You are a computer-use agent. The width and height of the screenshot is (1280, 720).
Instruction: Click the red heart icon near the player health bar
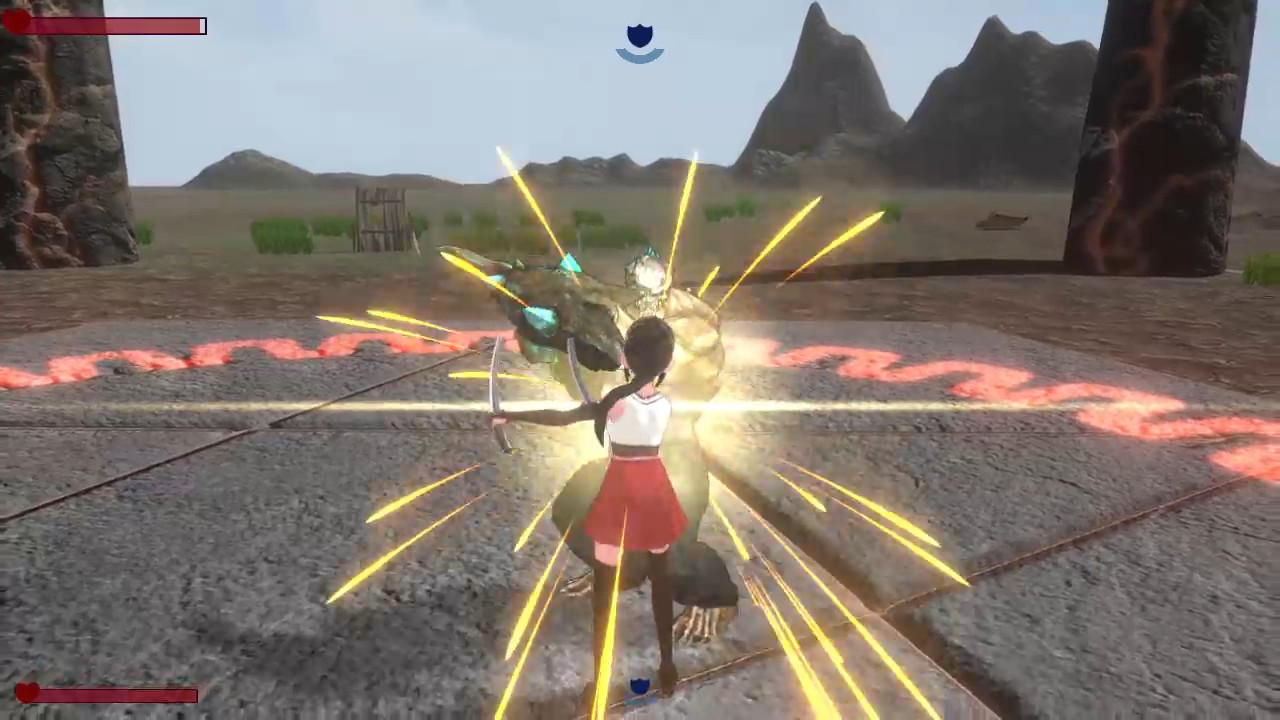coord(27,692)
